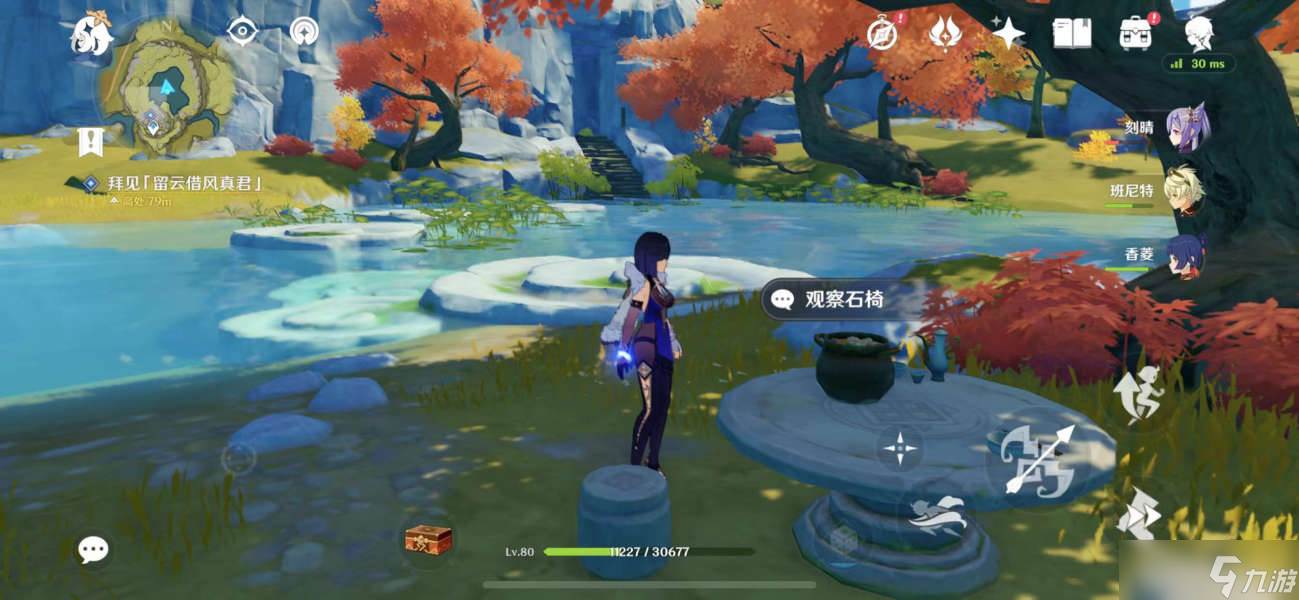
Task: Choose the 观察石椅 interaction prompt
Action: tap(830, 299)
